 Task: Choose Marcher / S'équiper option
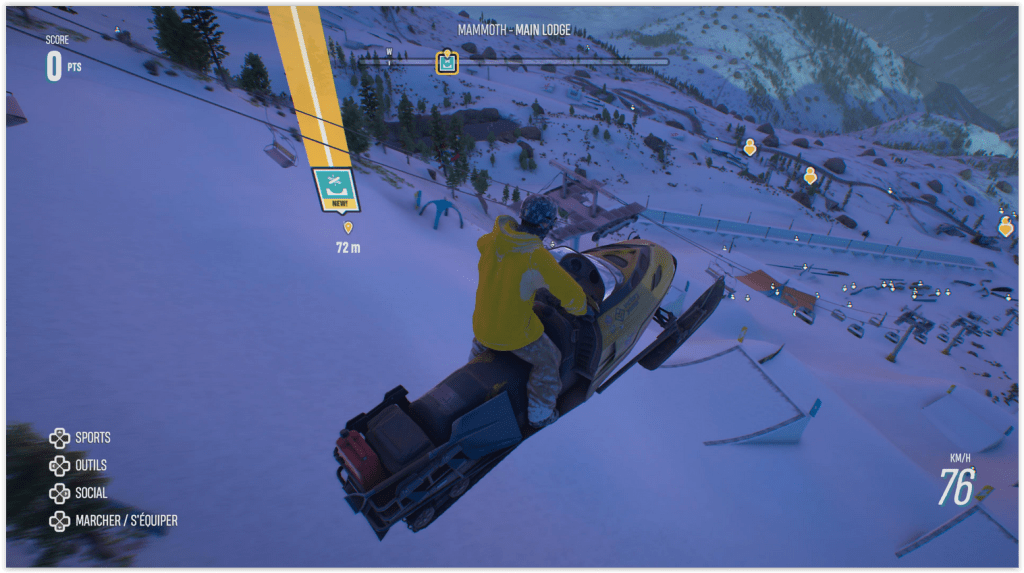113,521
